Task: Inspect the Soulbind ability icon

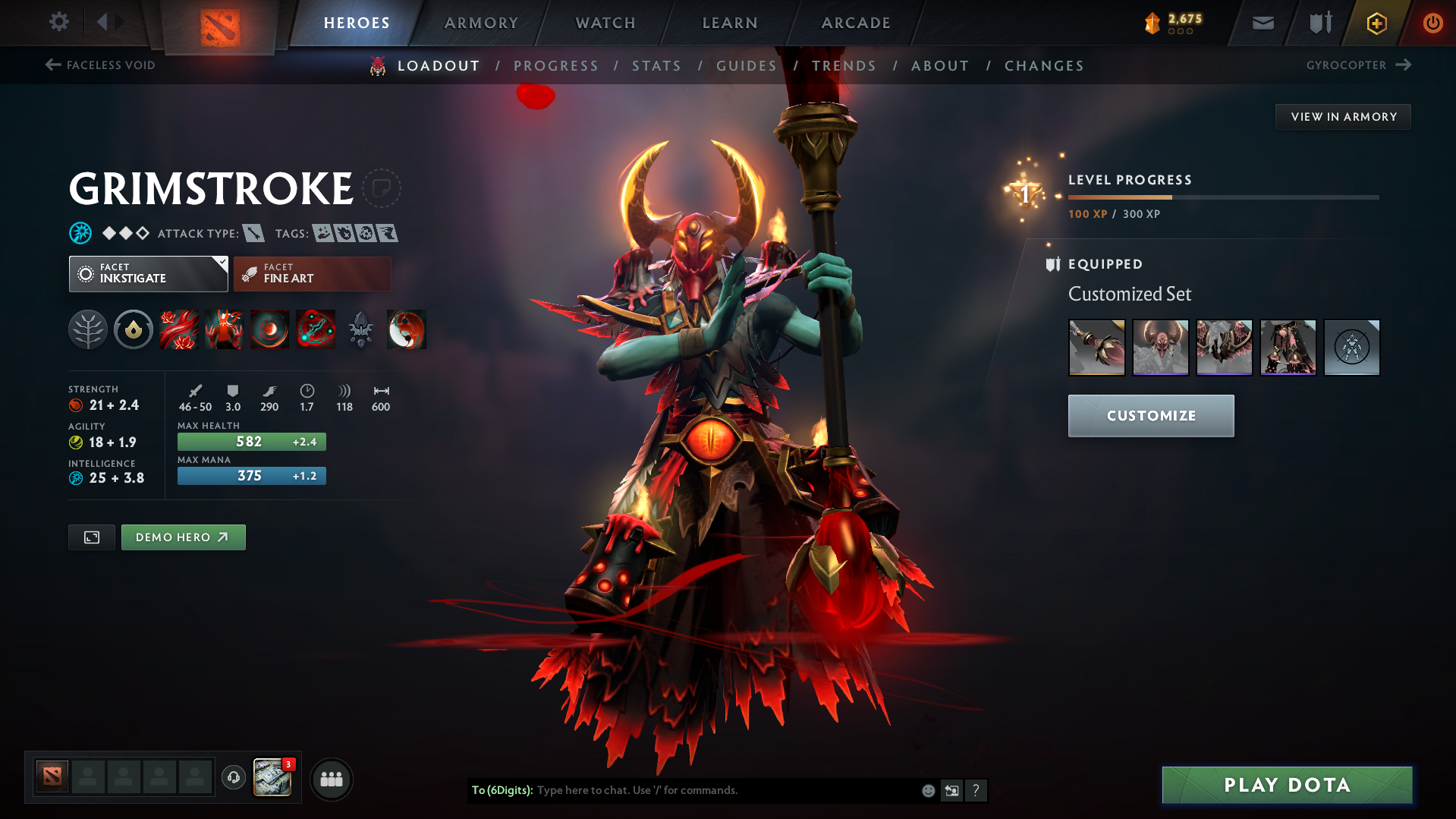Action: pos(316,329)
